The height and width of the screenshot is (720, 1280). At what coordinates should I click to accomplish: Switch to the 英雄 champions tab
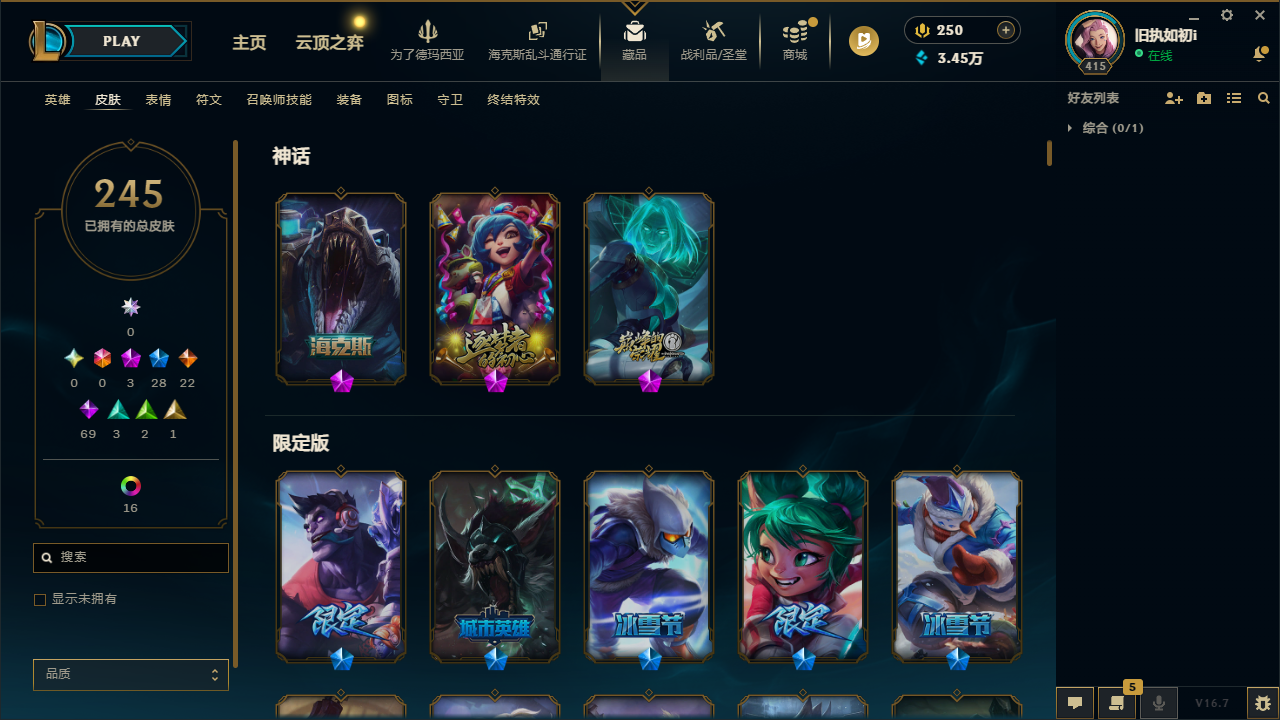pyautogui.click(x=57, y=99)
